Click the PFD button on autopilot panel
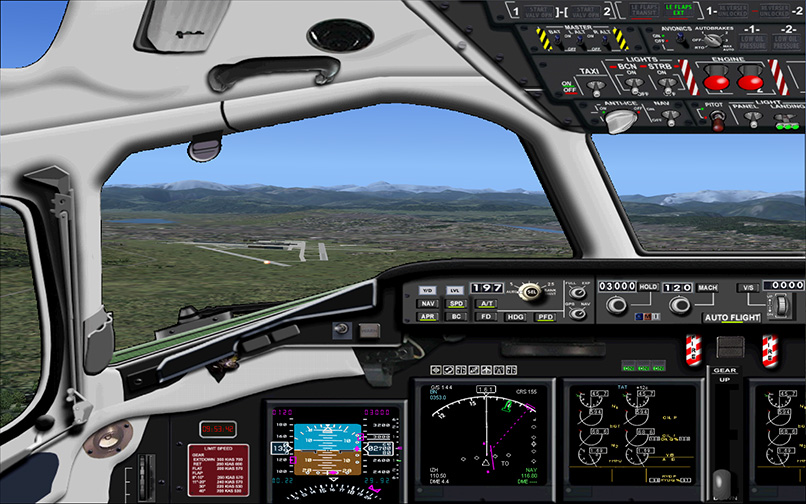Screen dimensions: 806x504 coord(545,317)
